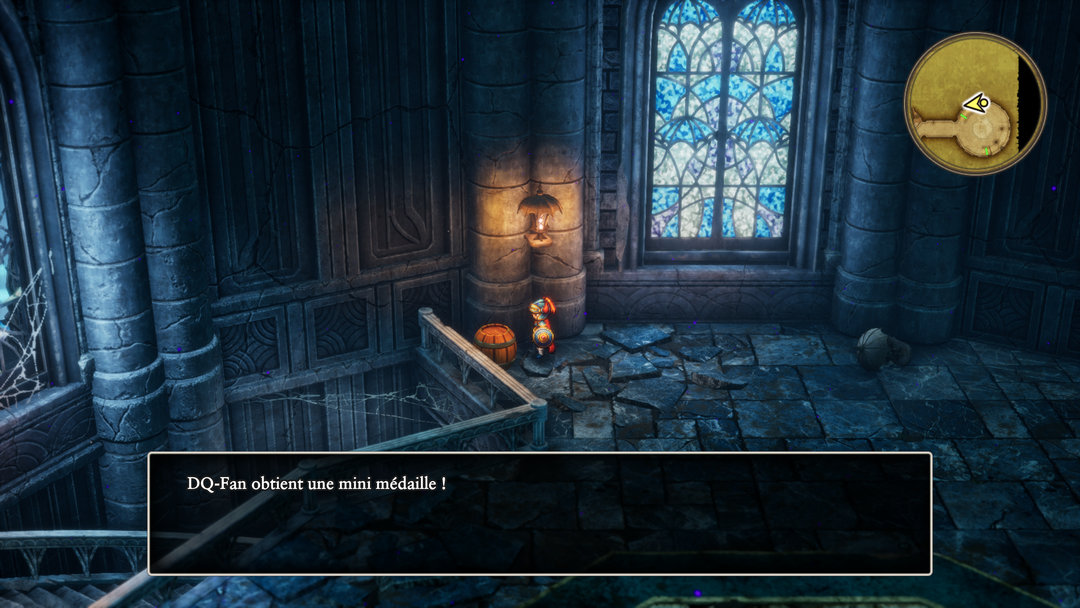Click the circular minimap

pos(975,104)
